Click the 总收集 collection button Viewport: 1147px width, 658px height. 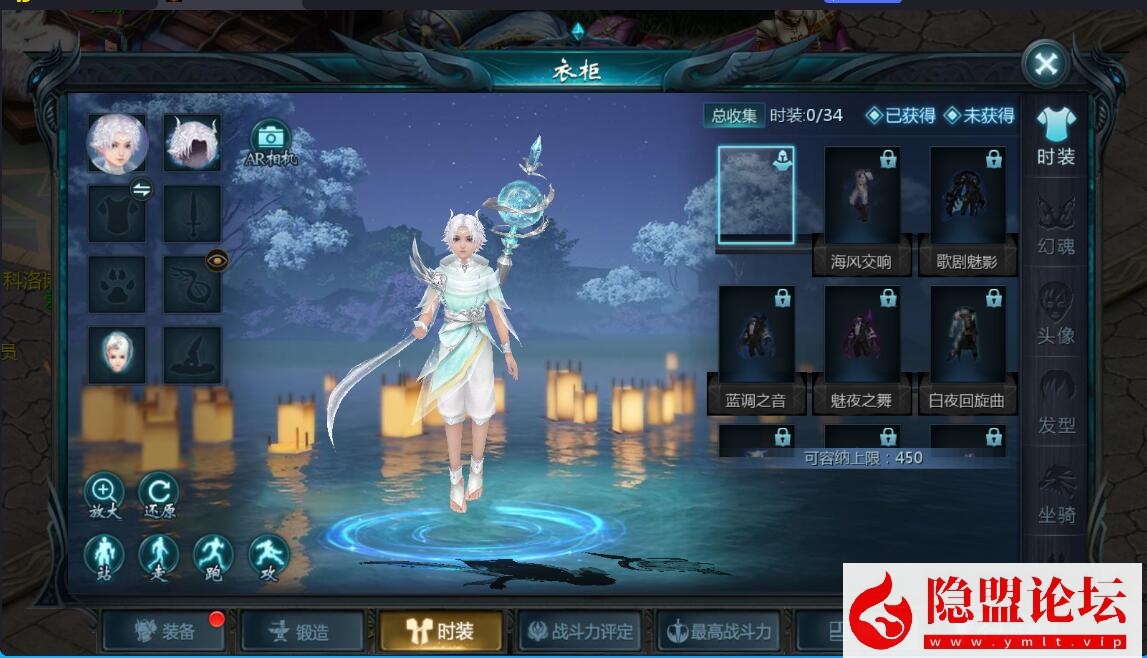click(734, 115)
